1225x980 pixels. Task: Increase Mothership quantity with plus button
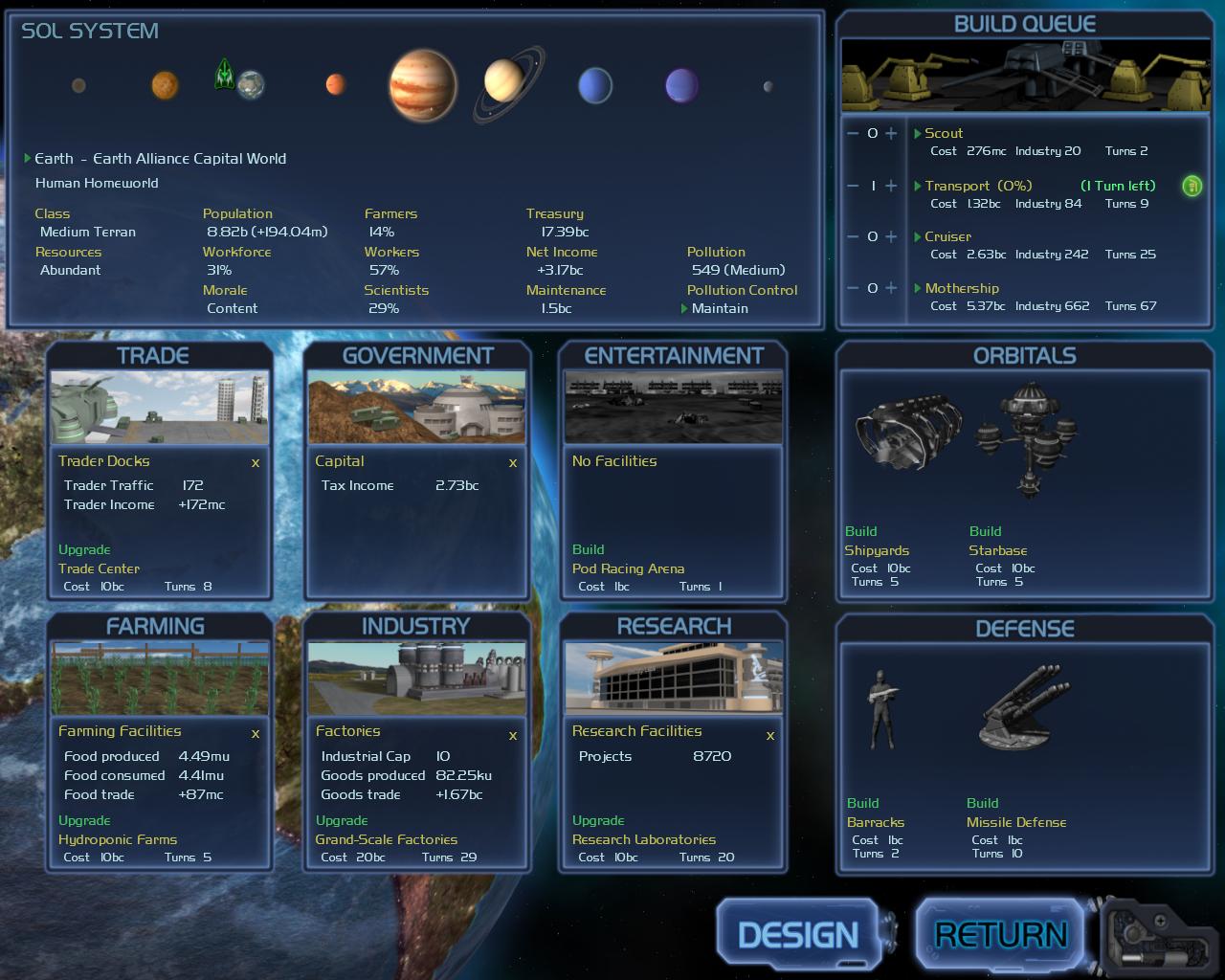(891, 288)
